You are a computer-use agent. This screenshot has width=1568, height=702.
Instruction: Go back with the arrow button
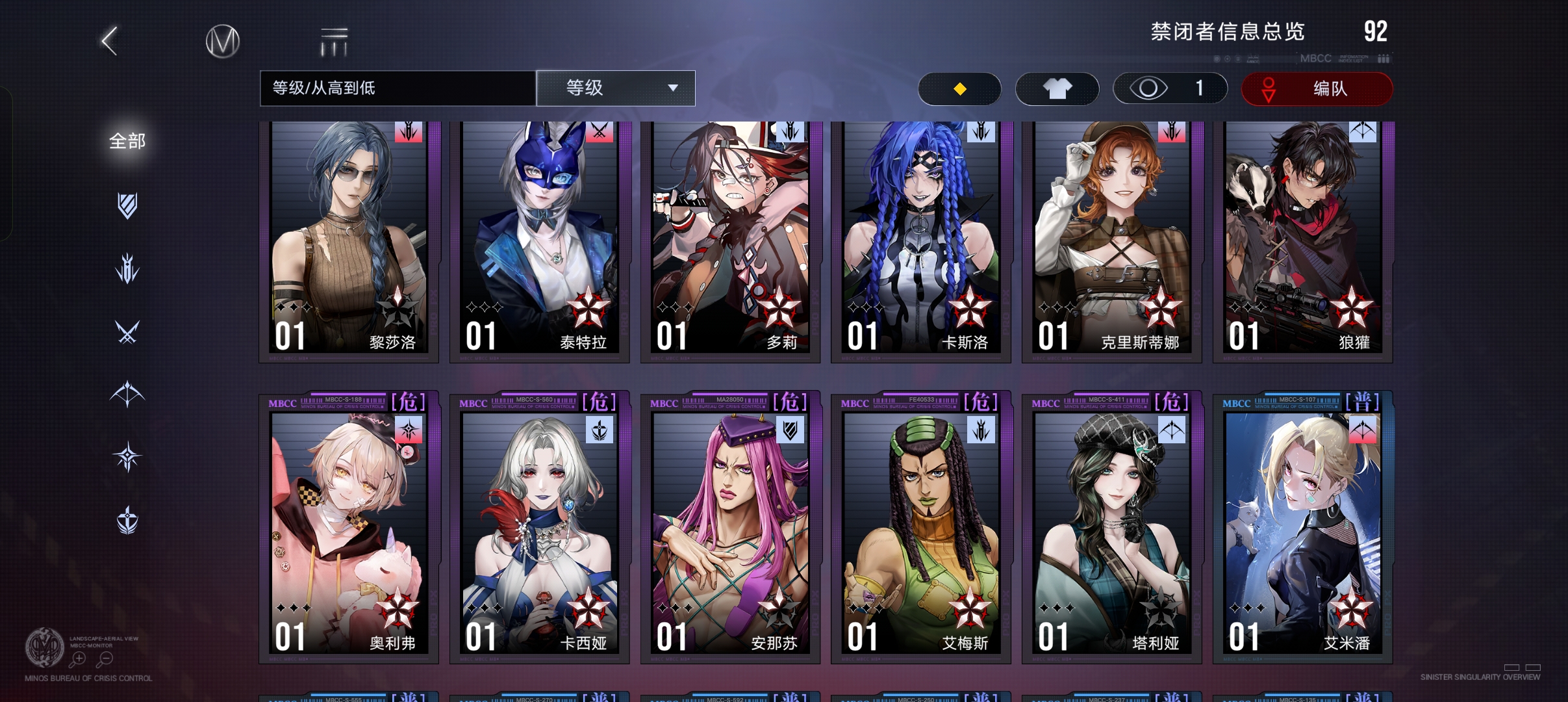[110, 41]
